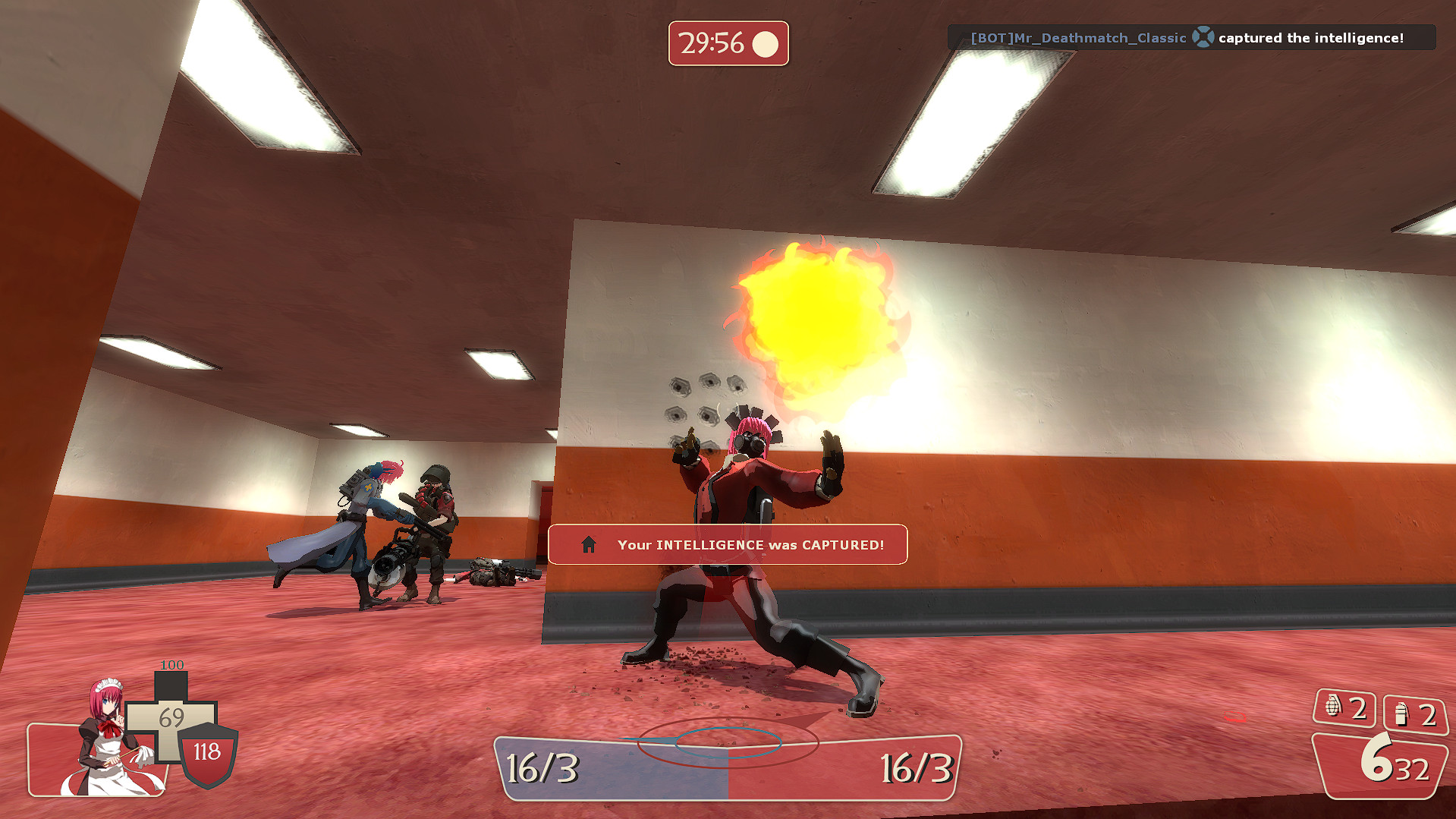Click the shield icon showing 118
Screen dimensions: 1456x819
click(208, 753)
